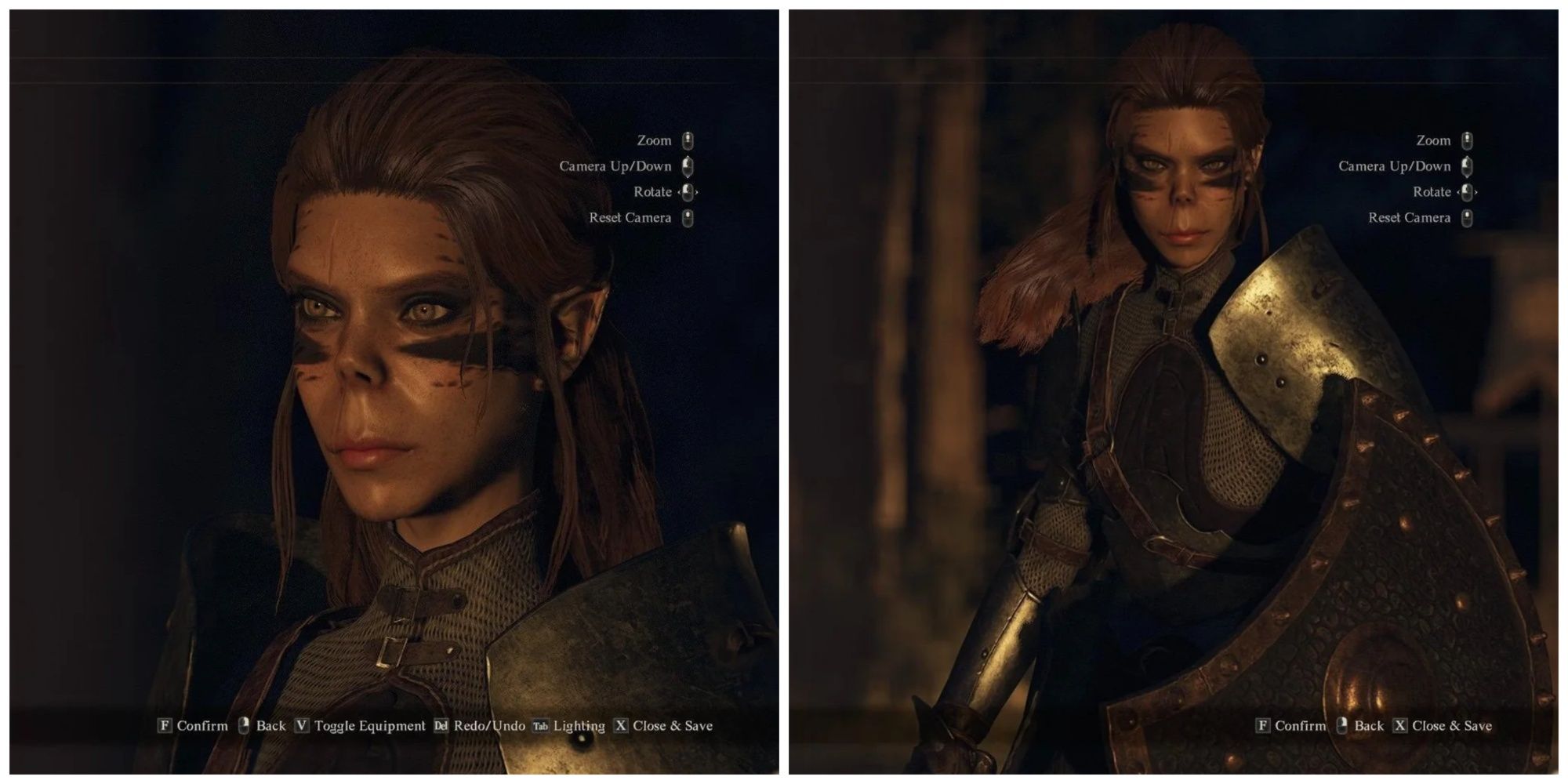The width and height of the screenshot is (1568, 784).
Task: Click the F key Confirm prompt icon
Action: pyautogui.click(x=165, y=725)
